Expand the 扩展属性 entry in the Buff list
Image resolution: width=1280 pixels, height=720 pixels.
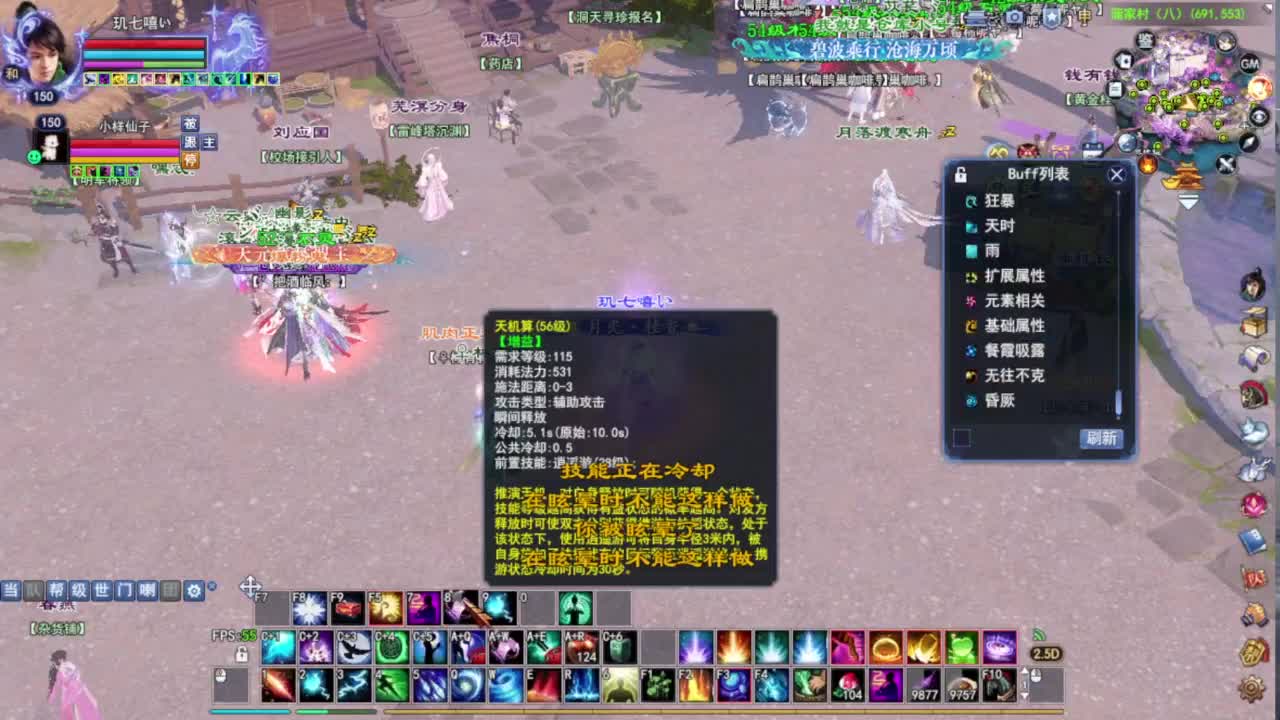click(1013, 275)
